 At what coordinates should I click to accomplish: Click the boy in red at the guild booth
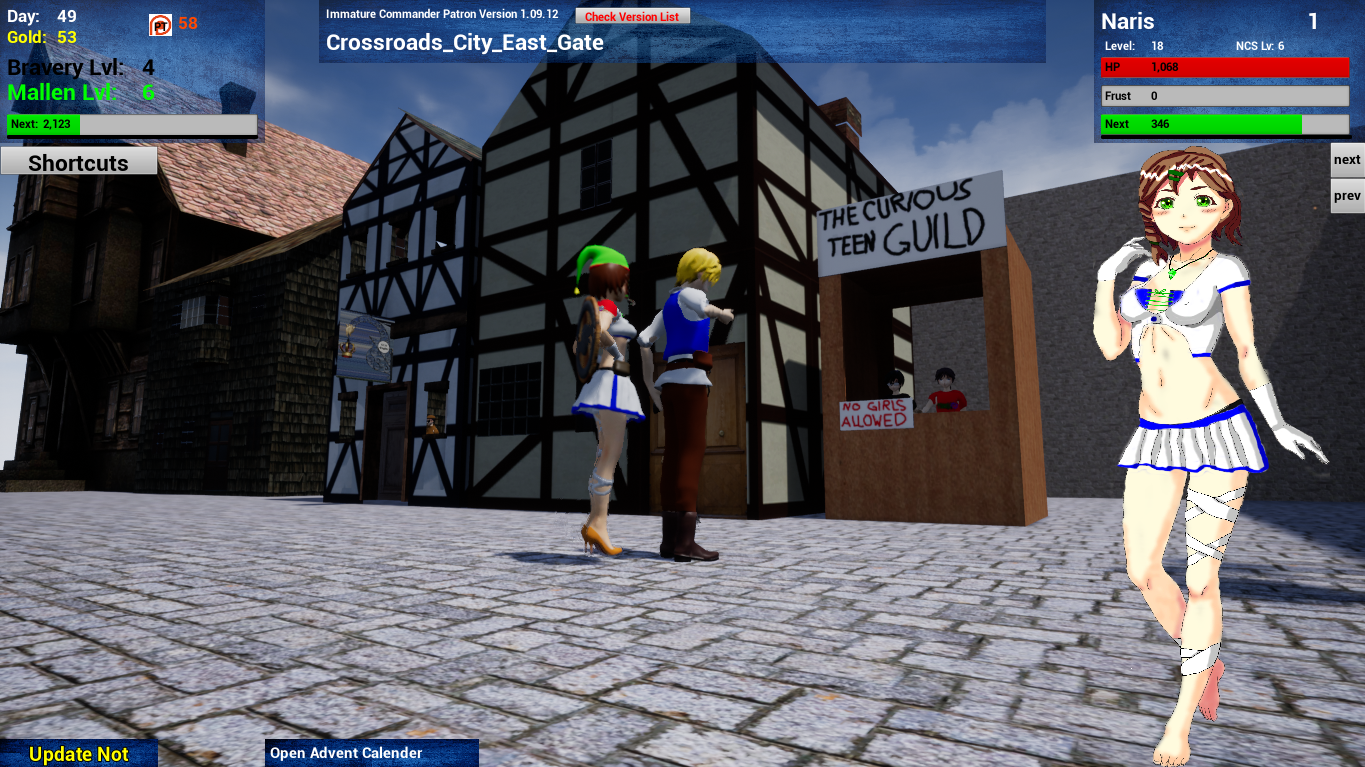[944, 390]
